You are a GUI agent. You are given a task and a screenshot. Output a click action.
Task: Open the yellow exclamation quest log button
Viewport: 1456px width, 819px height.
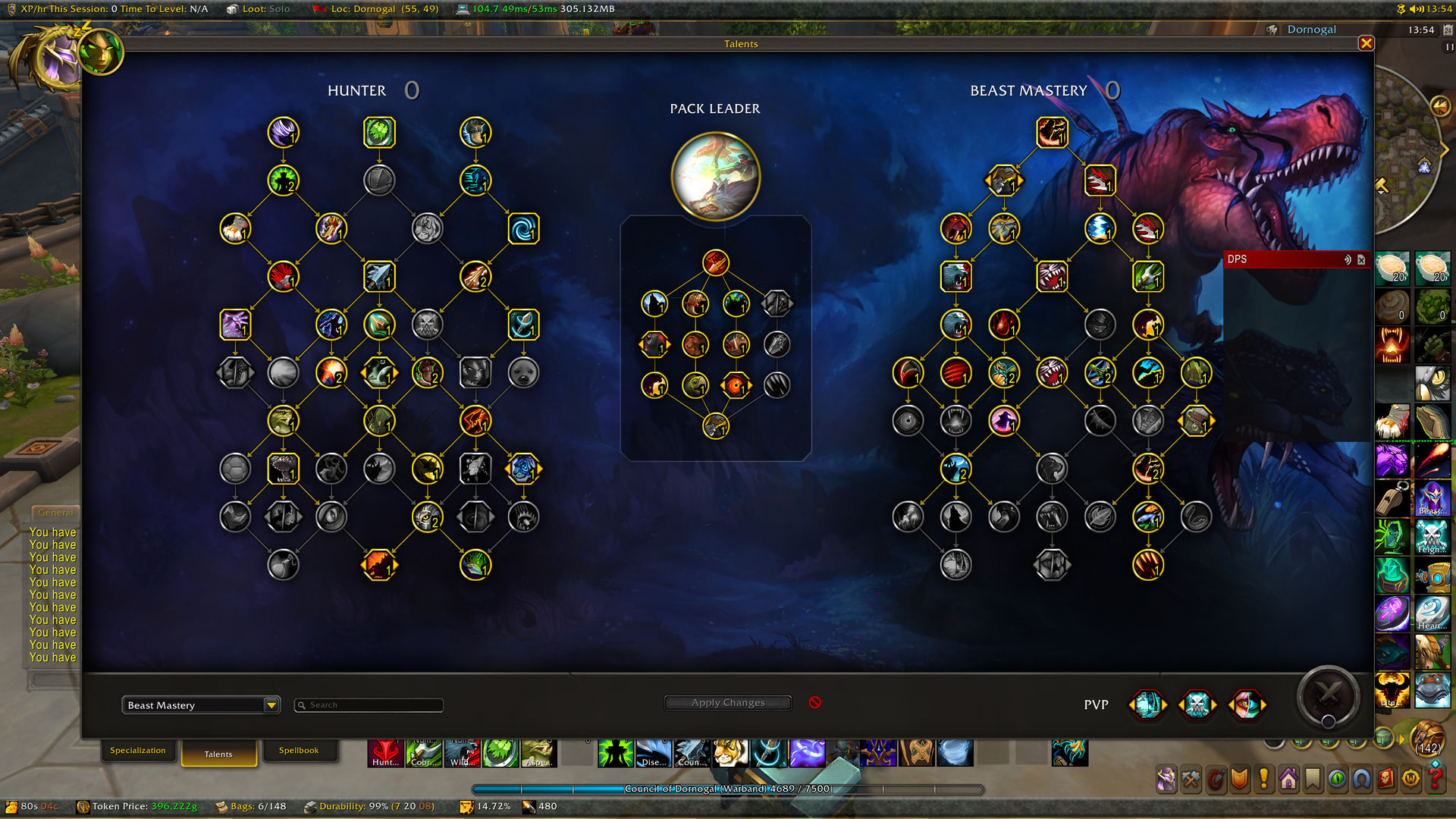[x=1263, y=779]
